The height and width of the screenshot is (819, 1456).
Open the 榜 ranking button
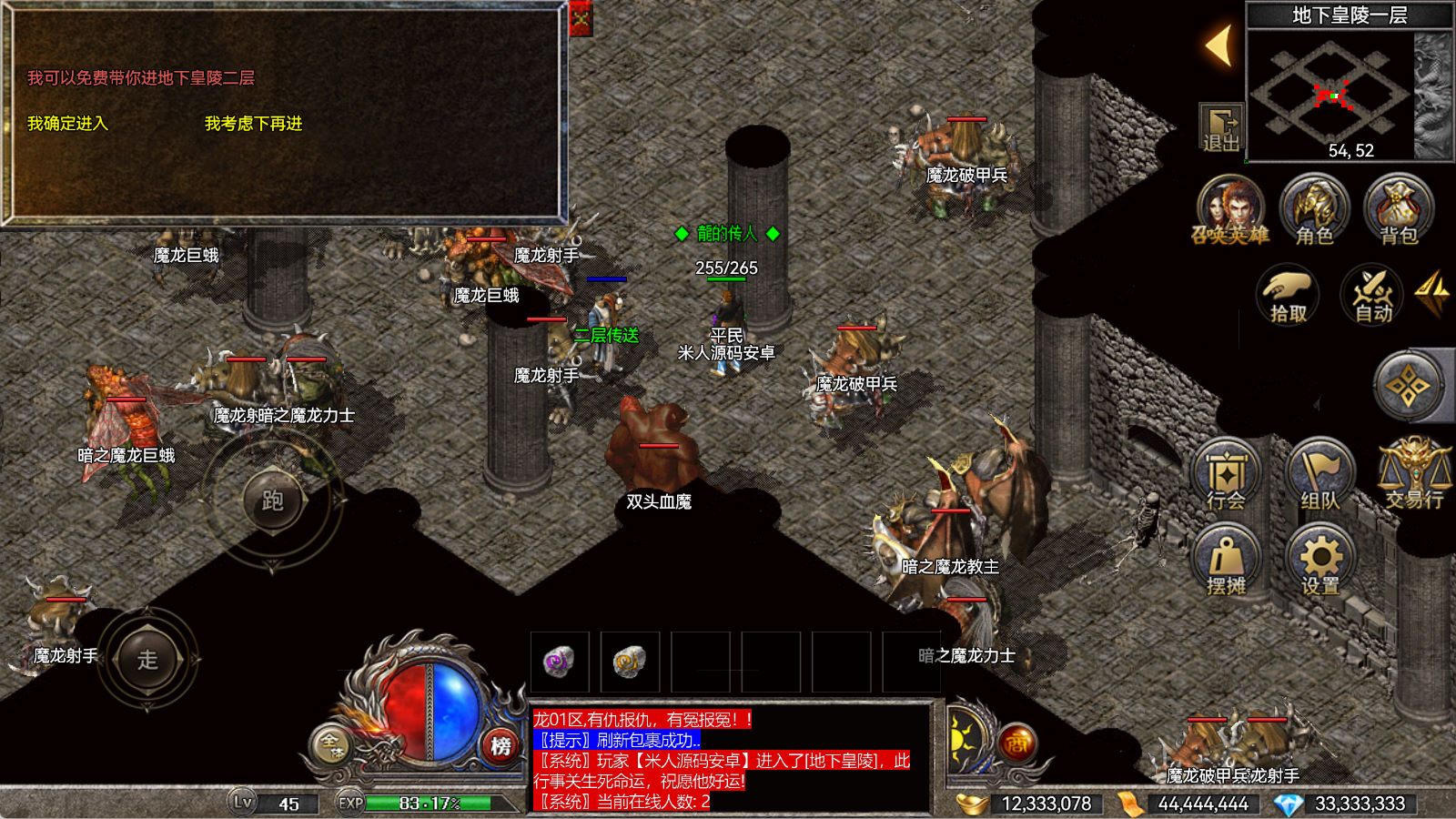coord(500,746)
